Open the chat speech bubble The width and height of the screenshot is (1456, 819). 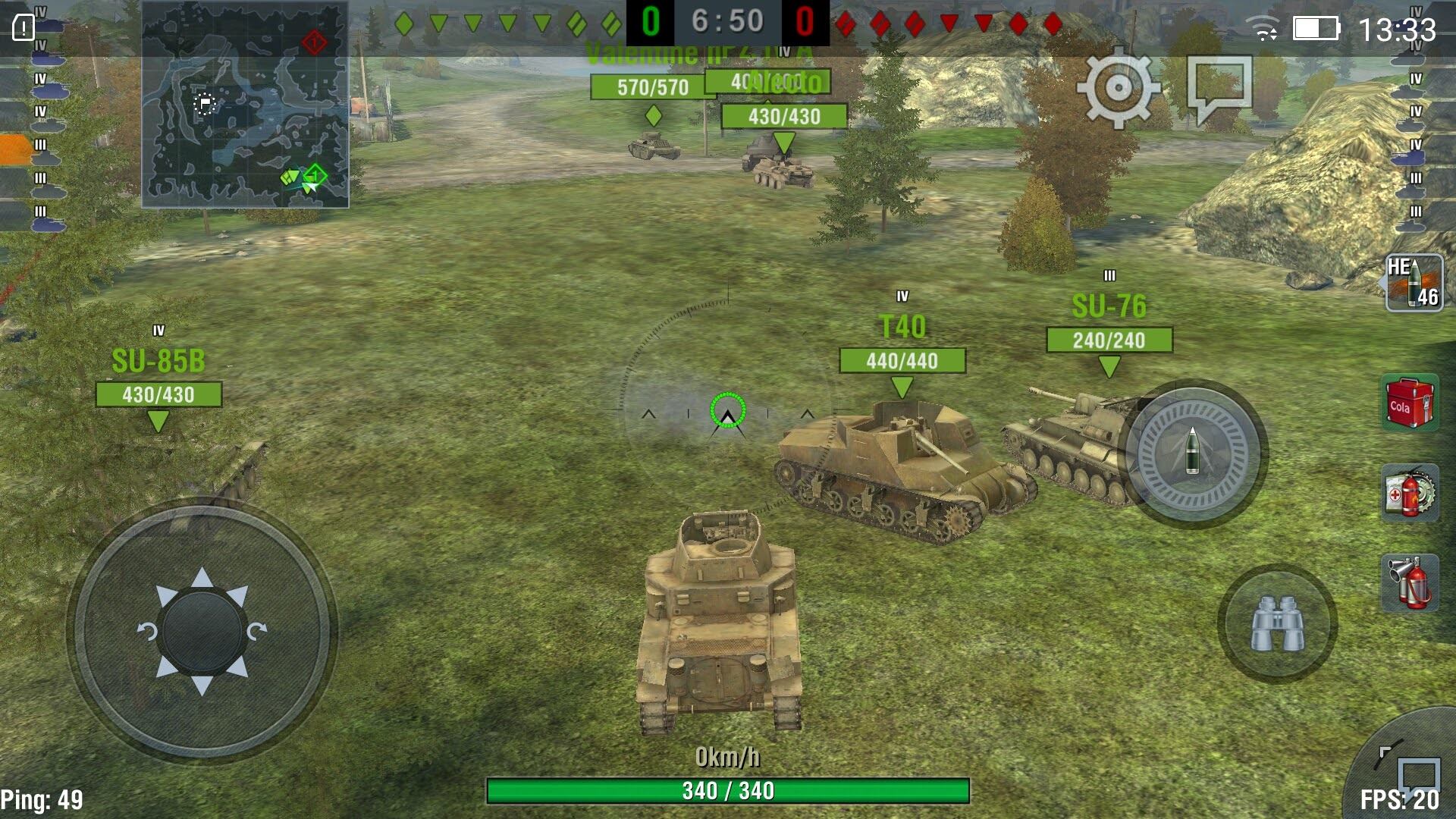click(1219, 88)
